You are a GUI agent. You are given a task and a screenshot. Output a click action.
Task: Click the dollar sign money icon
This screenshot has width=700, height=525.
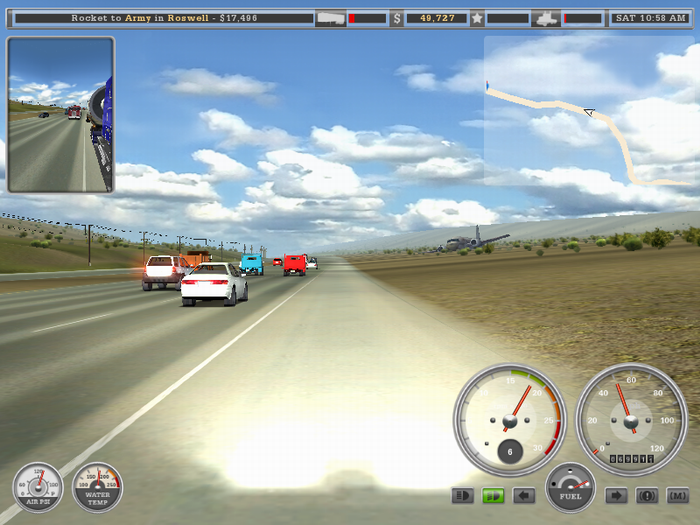point(397,18)
